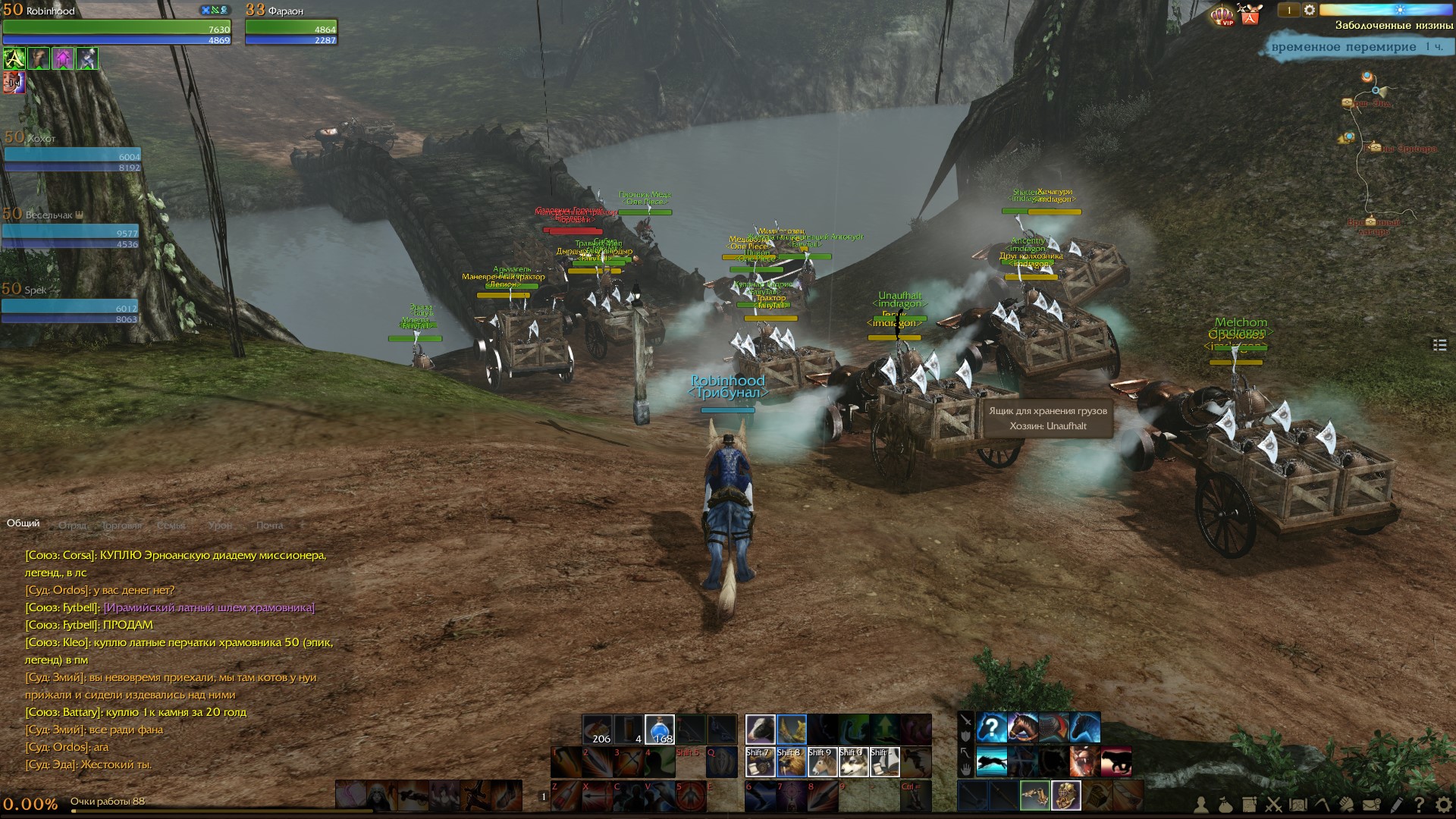The image size is (1456, 819).
Task: Summon the wolf pet on Shift 0
Action: pyautogui.click(x=853, y=762)
